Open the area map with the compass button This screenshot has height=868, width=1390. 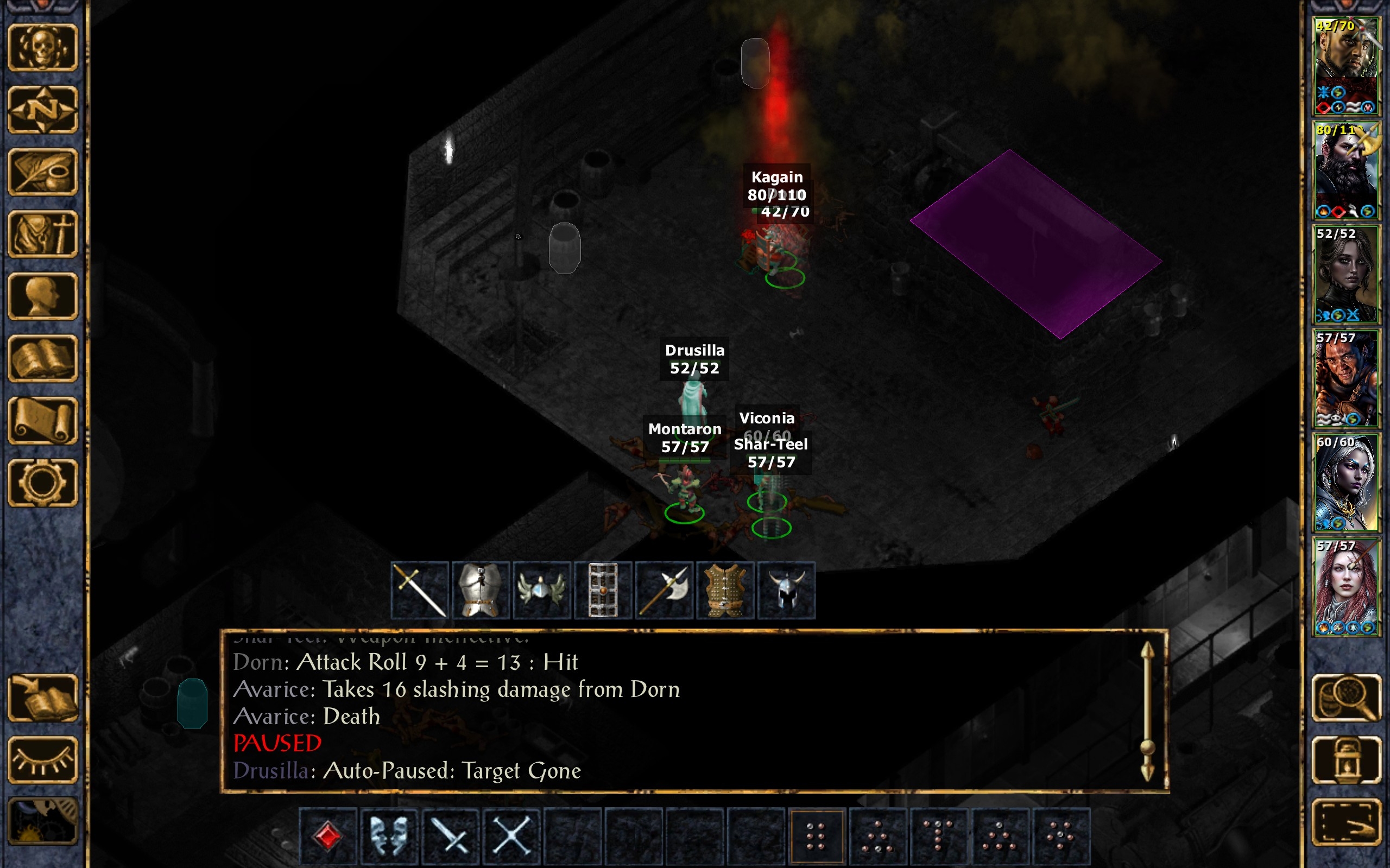coord(43,110)
